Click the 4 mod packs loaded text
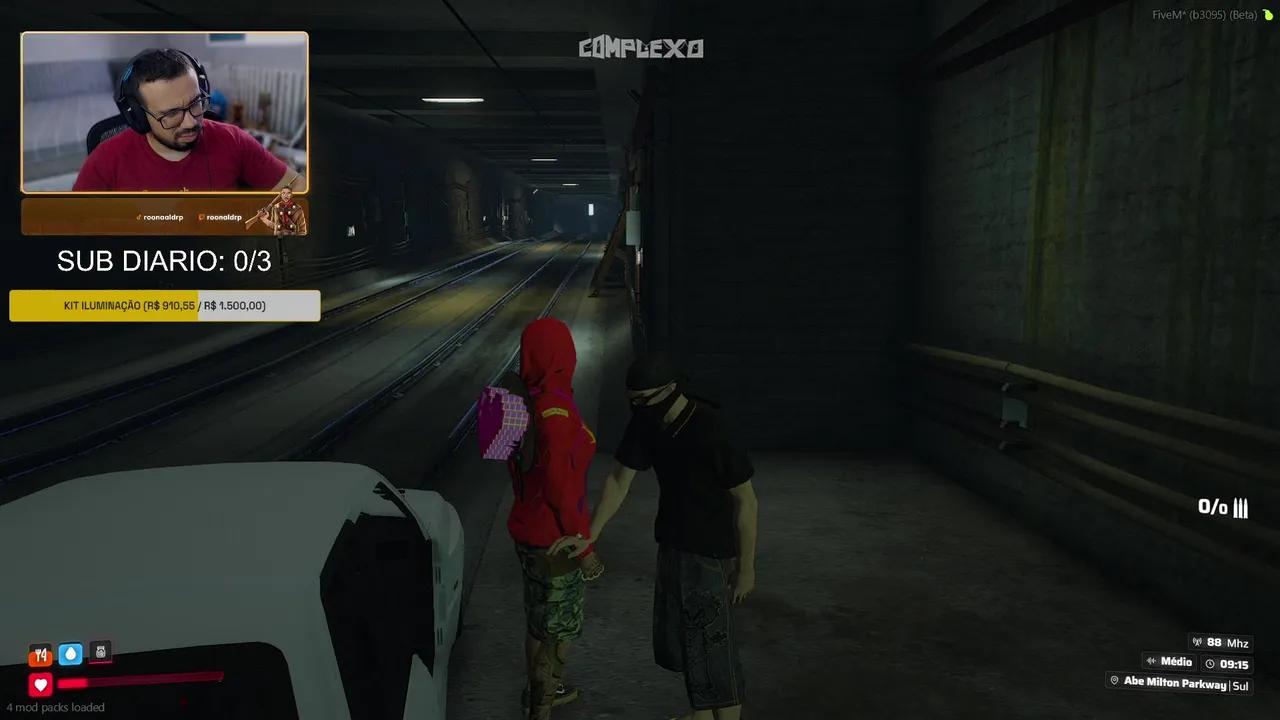The width and height of the screenshot is (1280, 720). (56, 707)
